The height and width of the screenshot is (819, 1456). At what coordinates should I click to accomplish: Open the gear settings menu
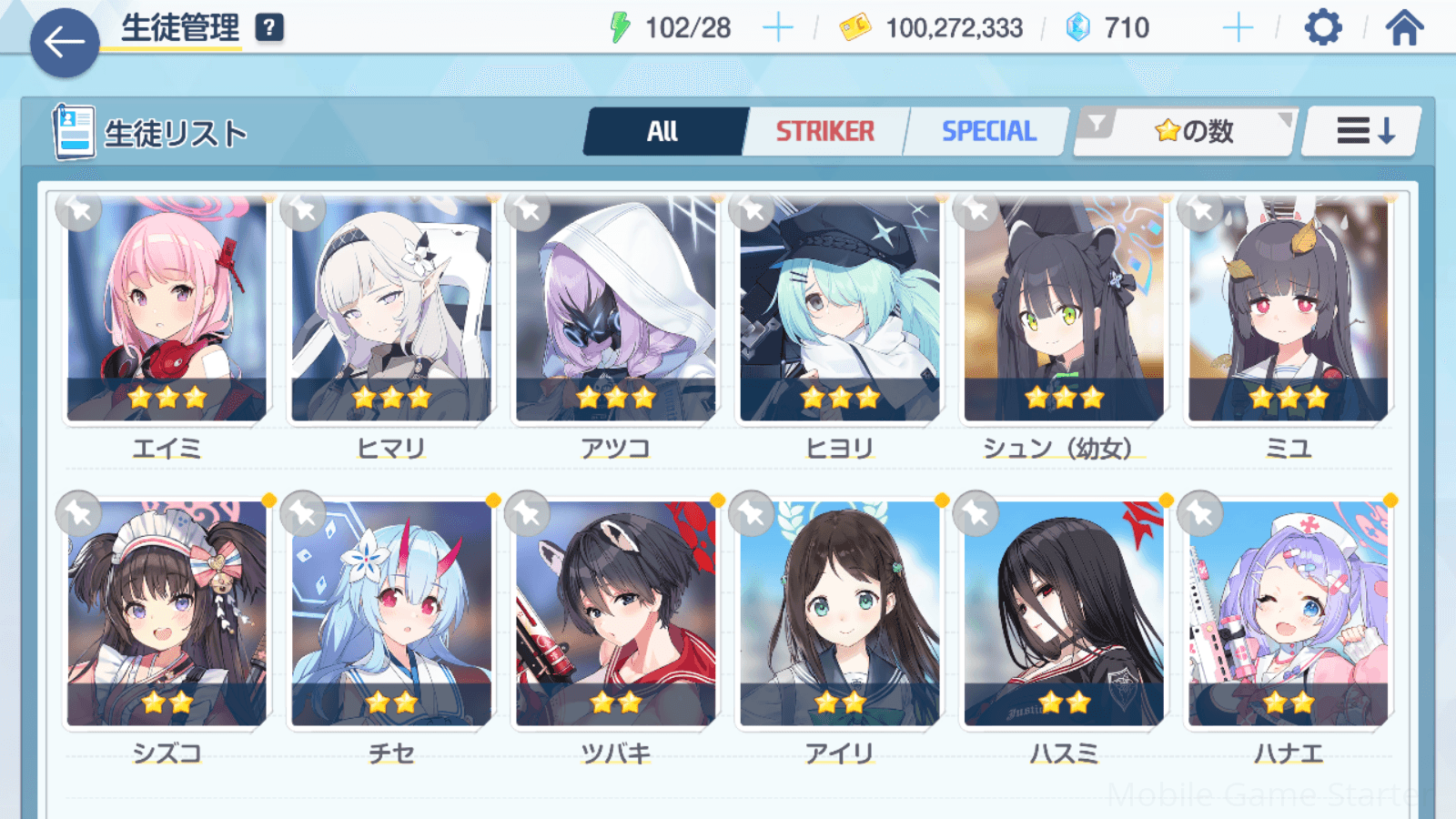1322,28
